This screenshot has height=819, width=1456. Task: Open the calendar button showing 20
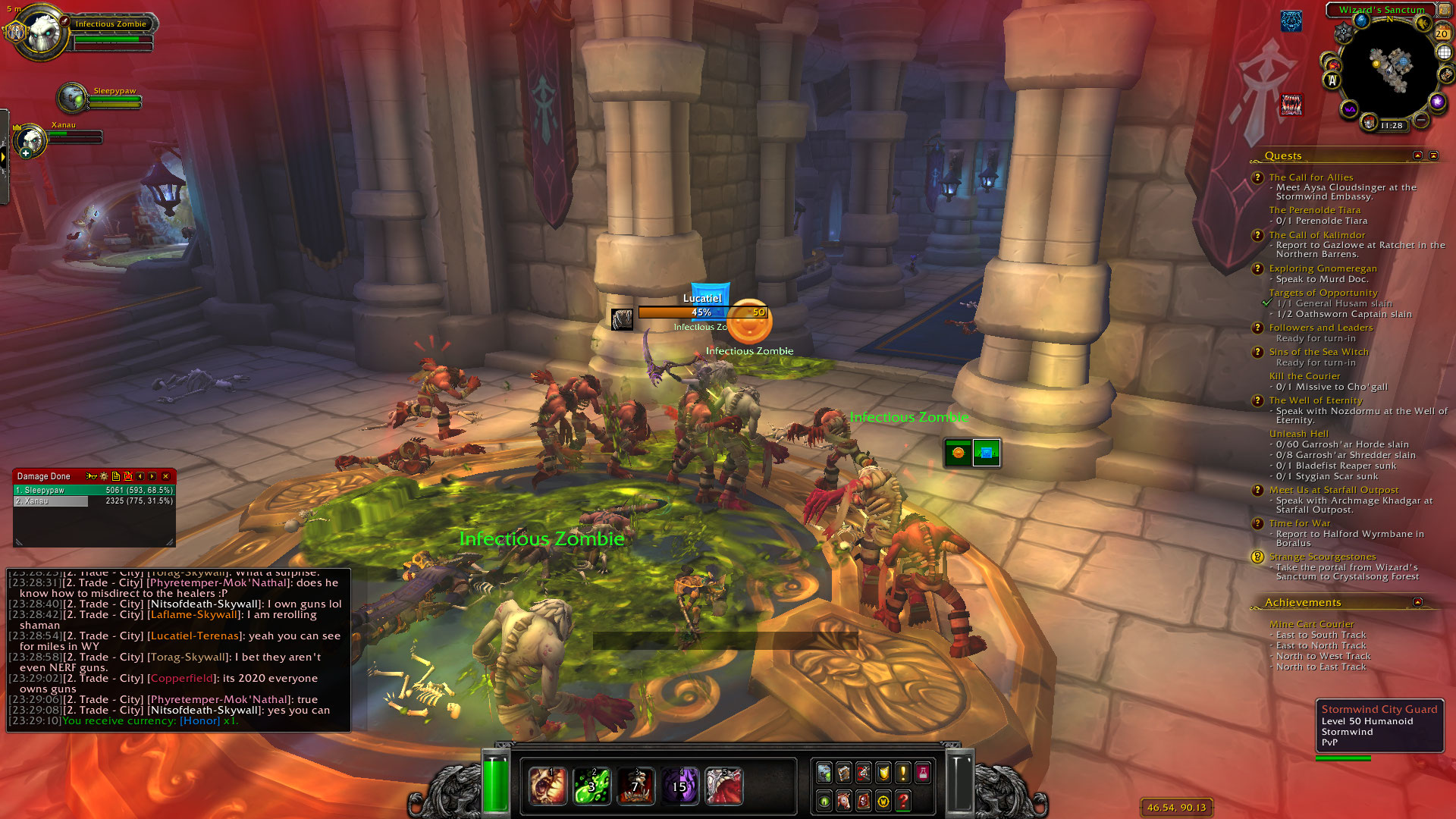pos(1442,33)
